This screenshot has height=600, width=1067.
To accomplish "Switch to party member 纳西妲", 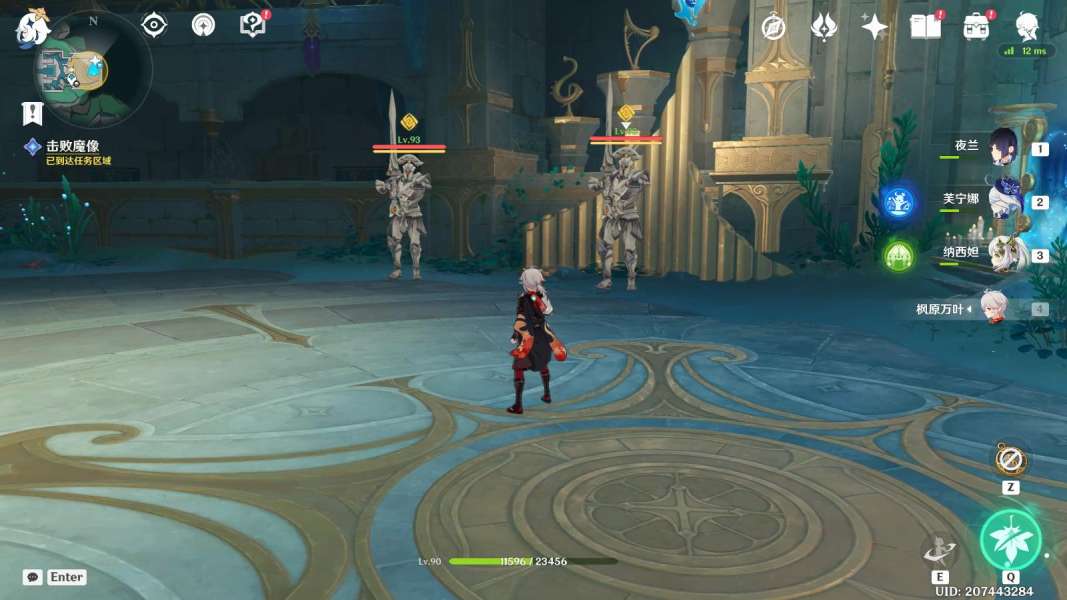I will [x=1003, y=254].
